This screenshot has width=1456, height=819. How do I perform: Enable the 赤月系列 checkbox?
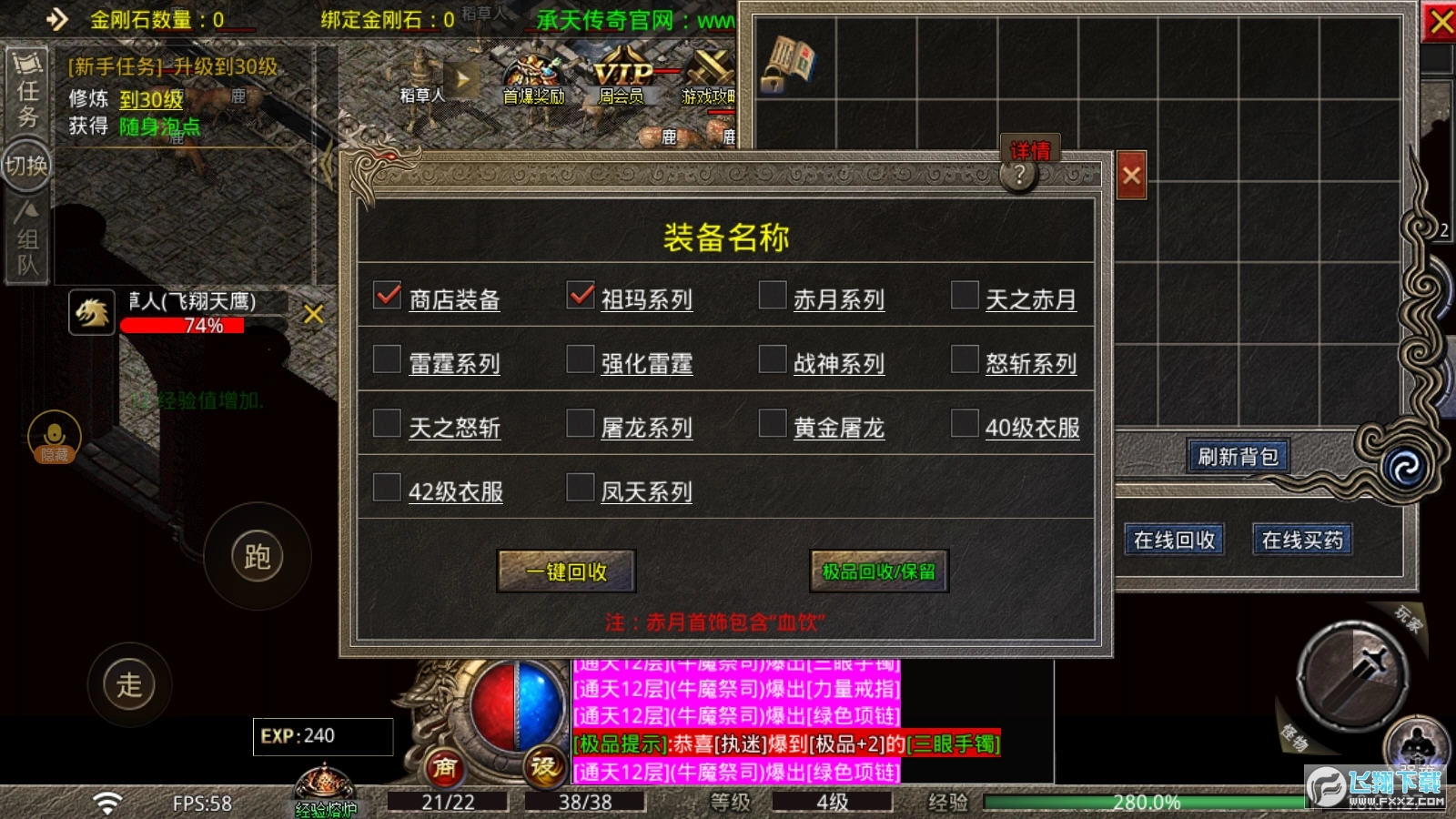tap(774, 296)
